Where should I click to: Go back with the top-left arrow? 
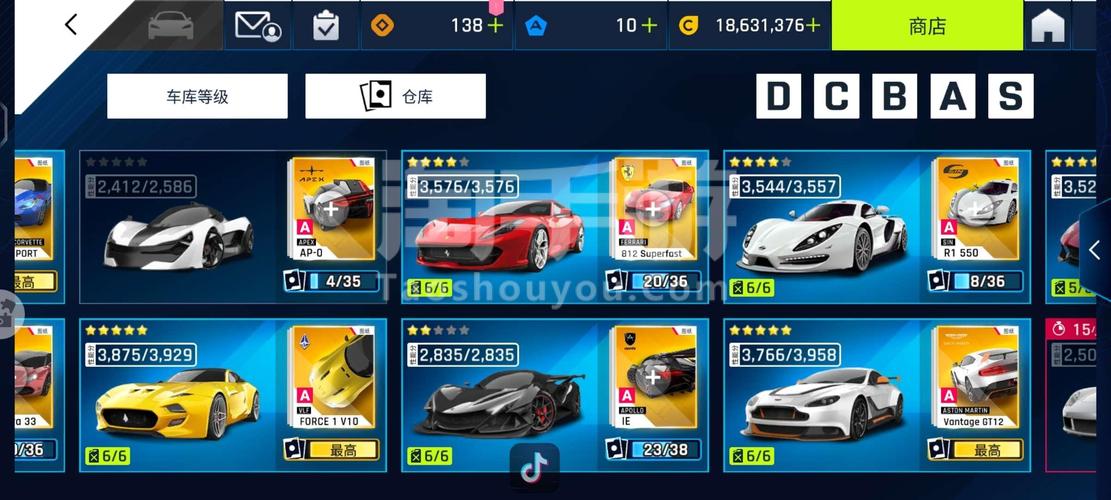[70, 25]
